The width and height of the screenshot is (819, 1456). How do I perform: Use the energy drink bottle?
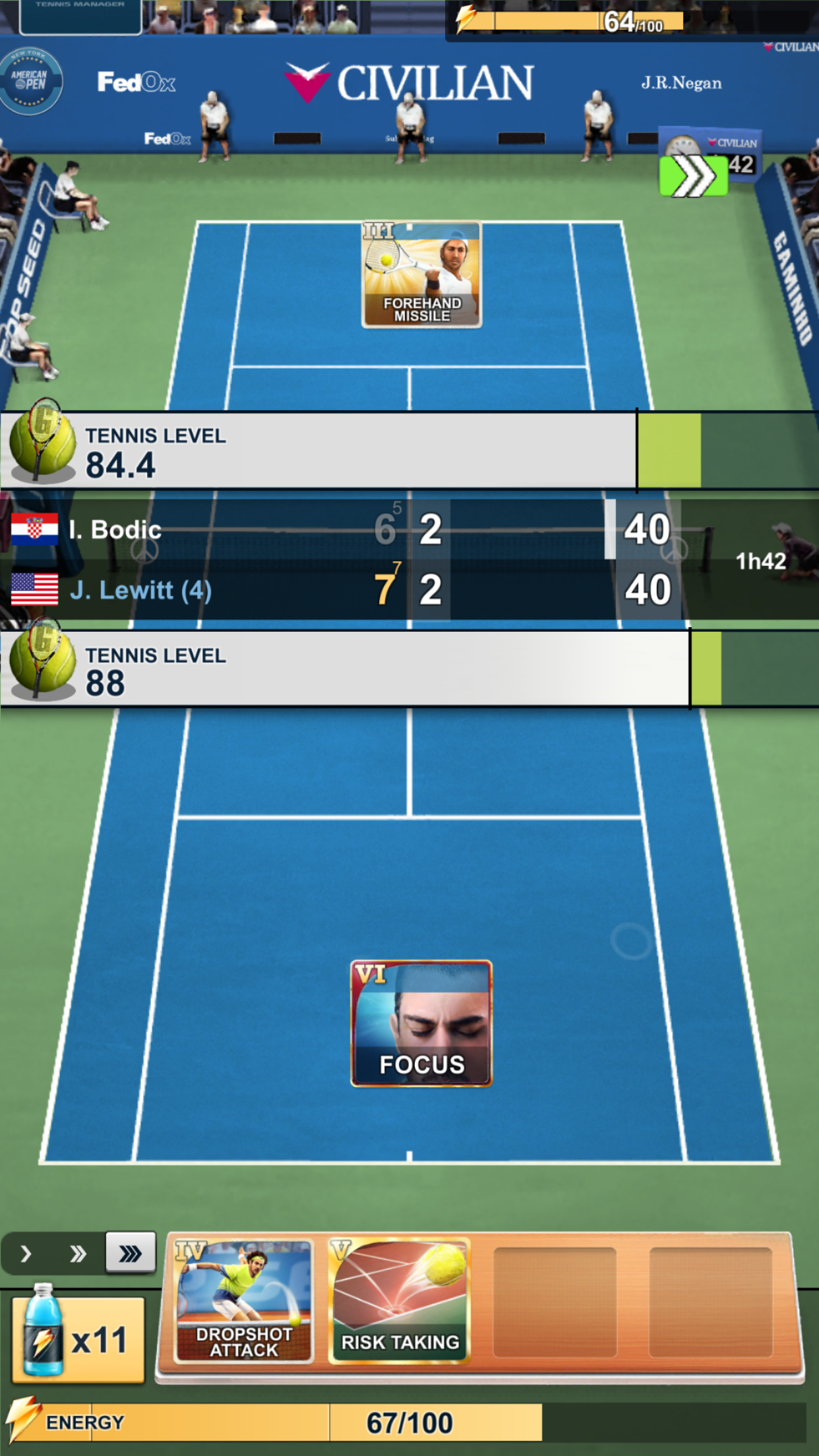78,1339
